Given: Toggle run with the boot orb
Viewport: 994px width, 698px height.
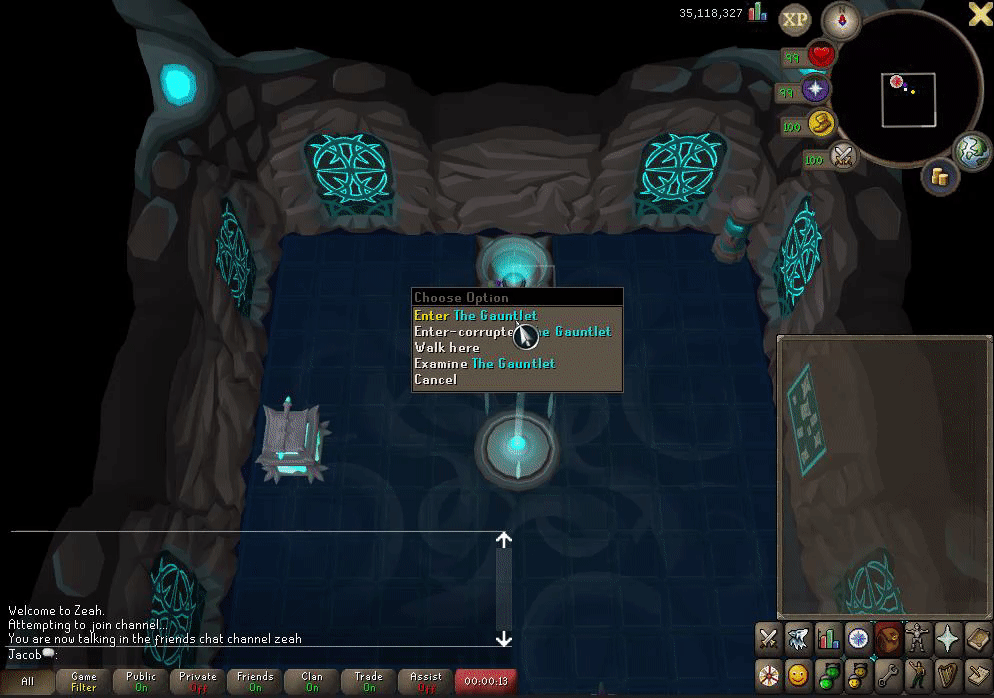Looking at the screenshot, I should 822,123.
